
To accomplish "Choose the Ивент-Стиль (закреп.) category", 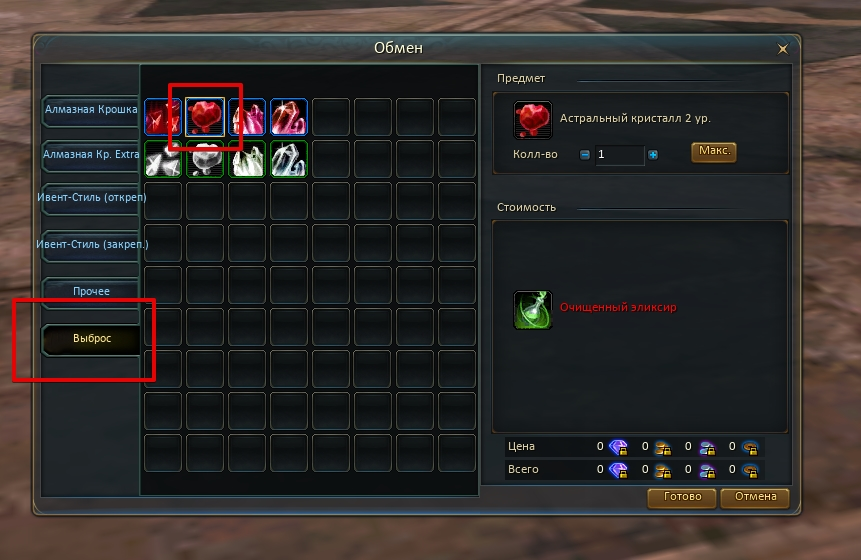I will click(90, 244).
